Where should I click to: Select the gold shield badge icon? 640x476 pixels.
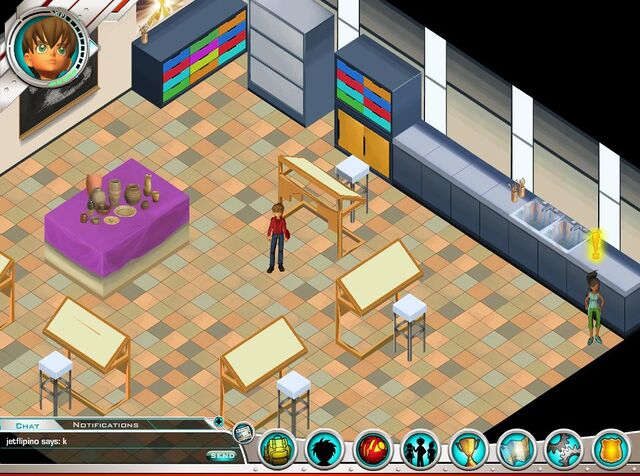click(x=612, y=449)
